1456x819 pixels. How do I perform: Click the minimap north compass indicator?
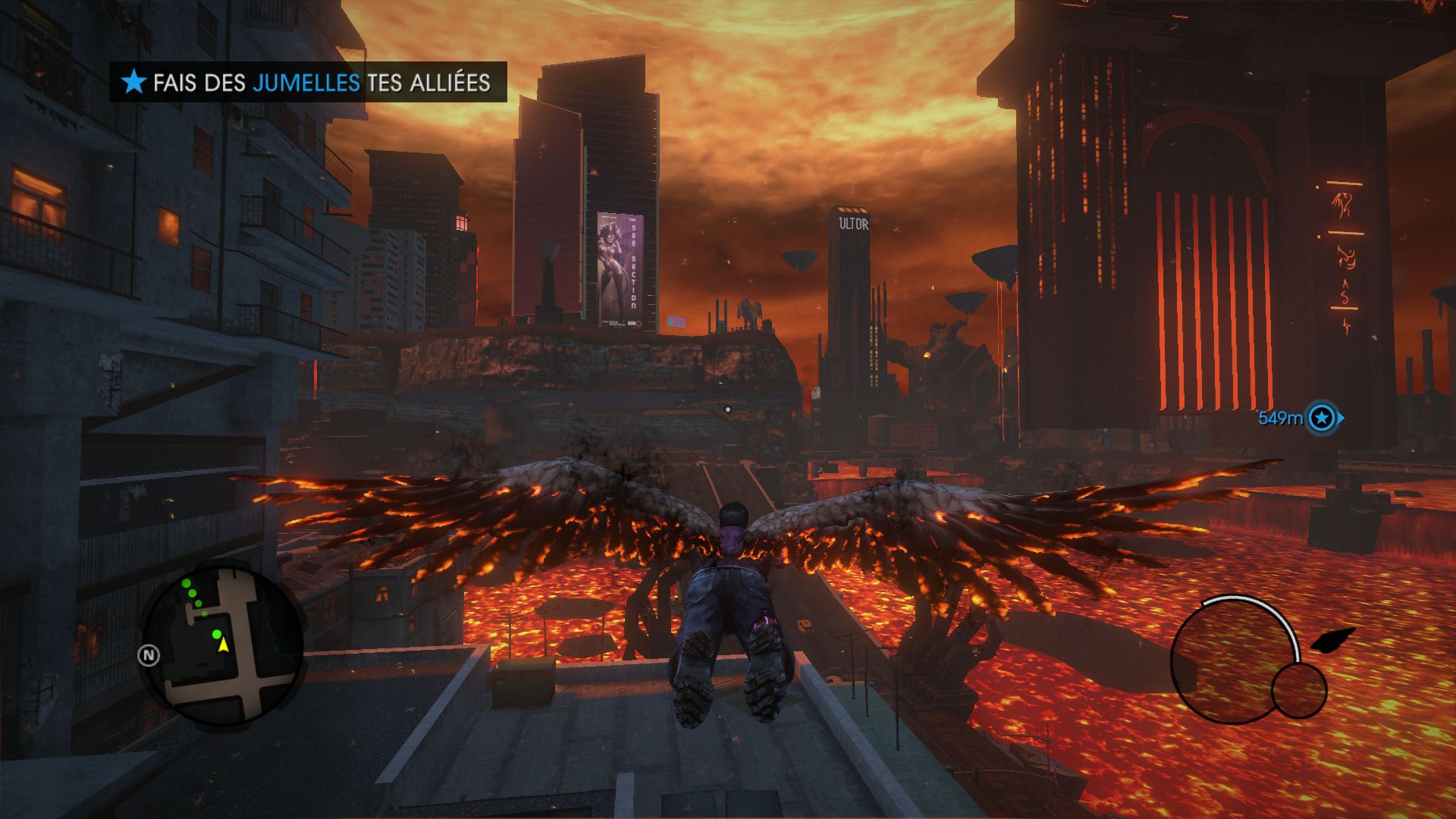pos(149,656)
